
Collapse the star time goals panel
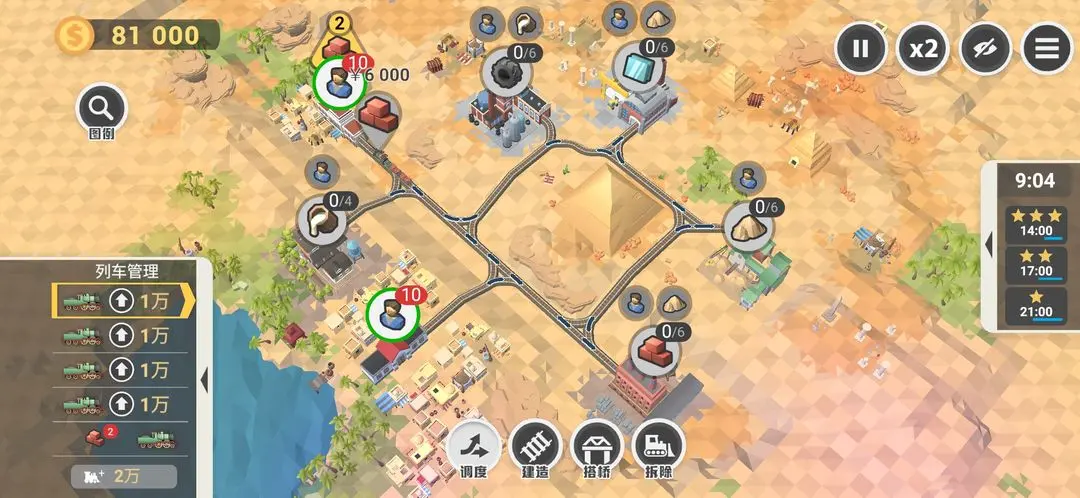tap(989, 244)
